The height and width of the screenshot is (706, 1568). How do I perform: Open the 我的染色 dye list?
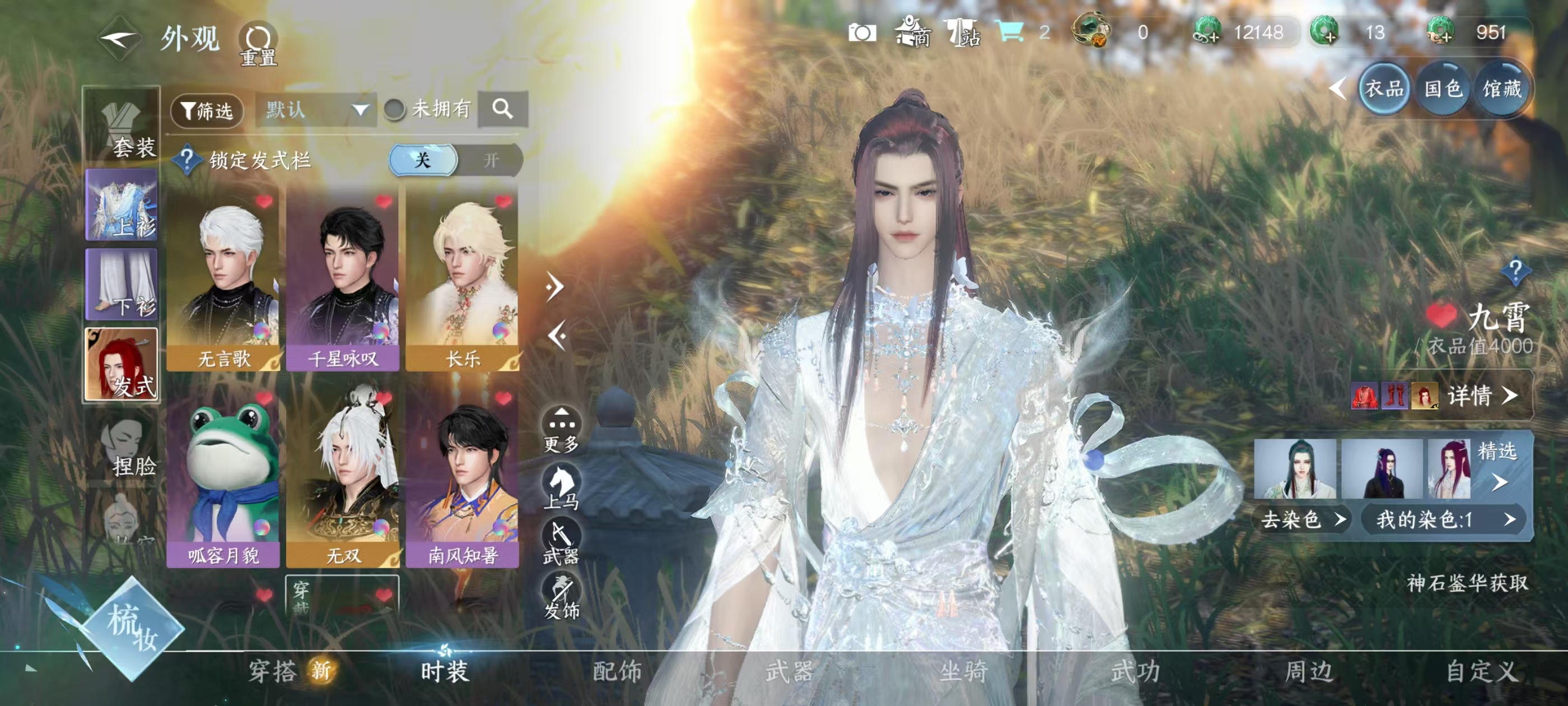(1444, 519)
